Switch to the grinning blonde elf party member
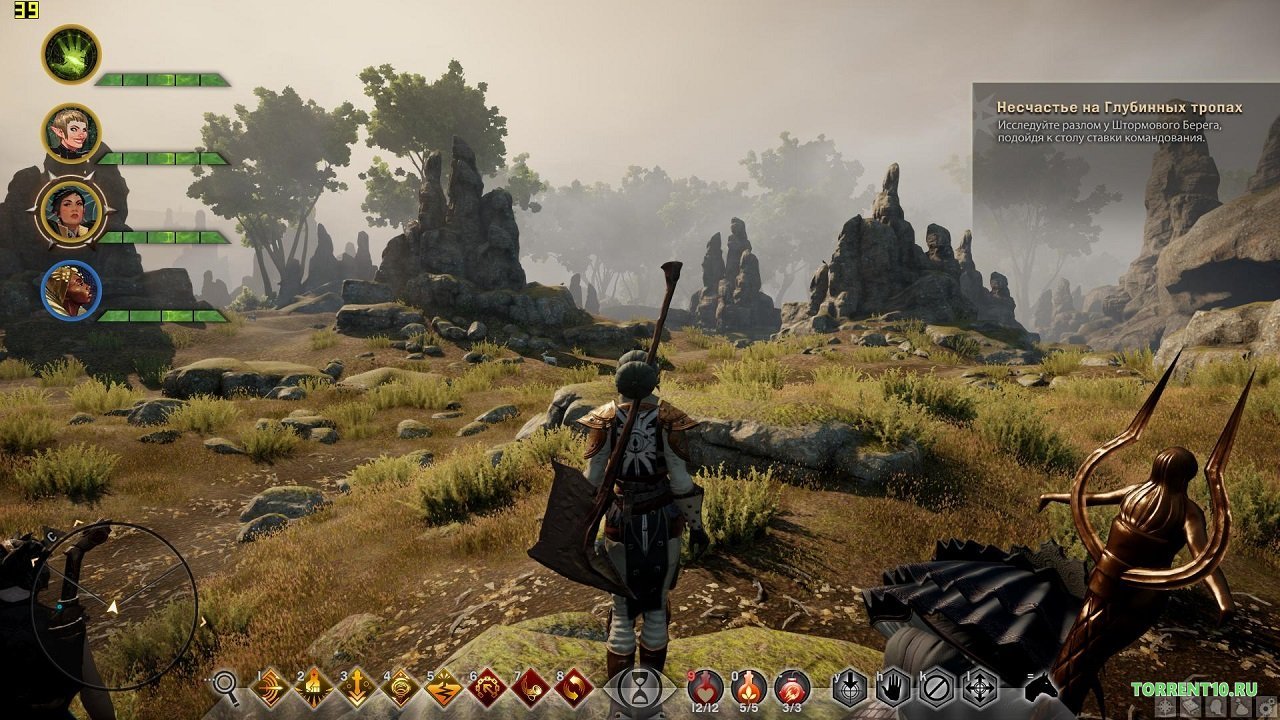Viewport: 1280px width, 720px height. point(71,133)
